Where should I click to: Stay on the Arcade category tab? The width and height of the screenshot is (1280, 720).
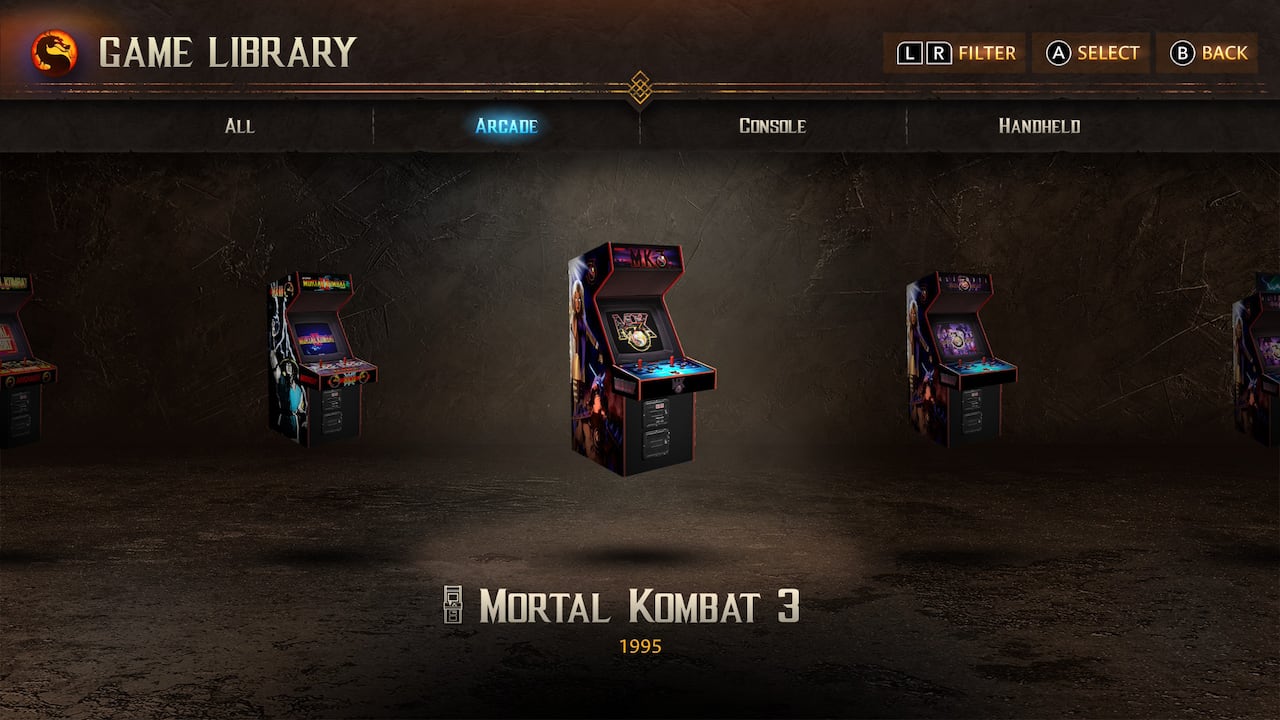(505, 126)
